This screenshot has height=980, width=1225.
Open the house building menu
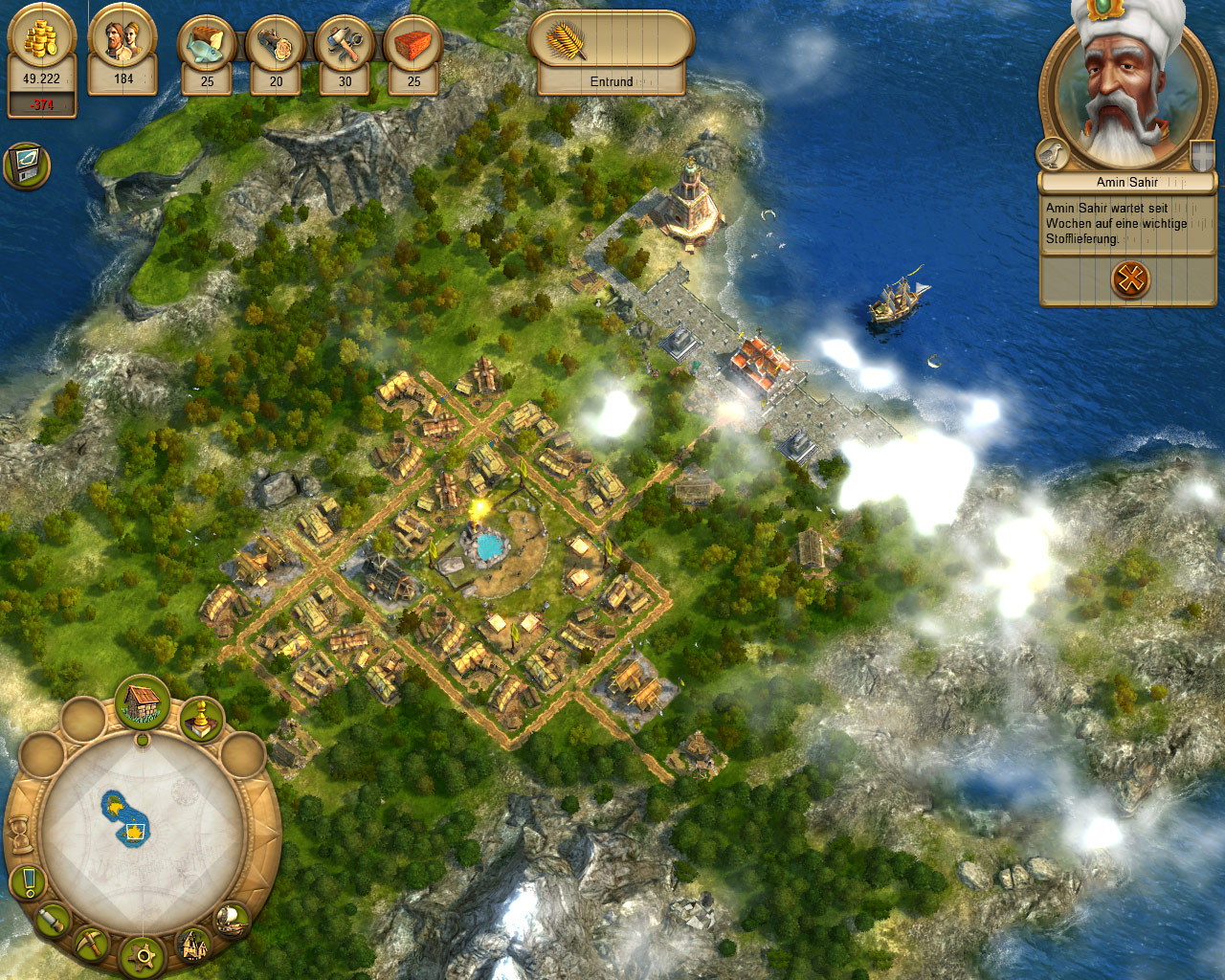(x=143, y=702)
